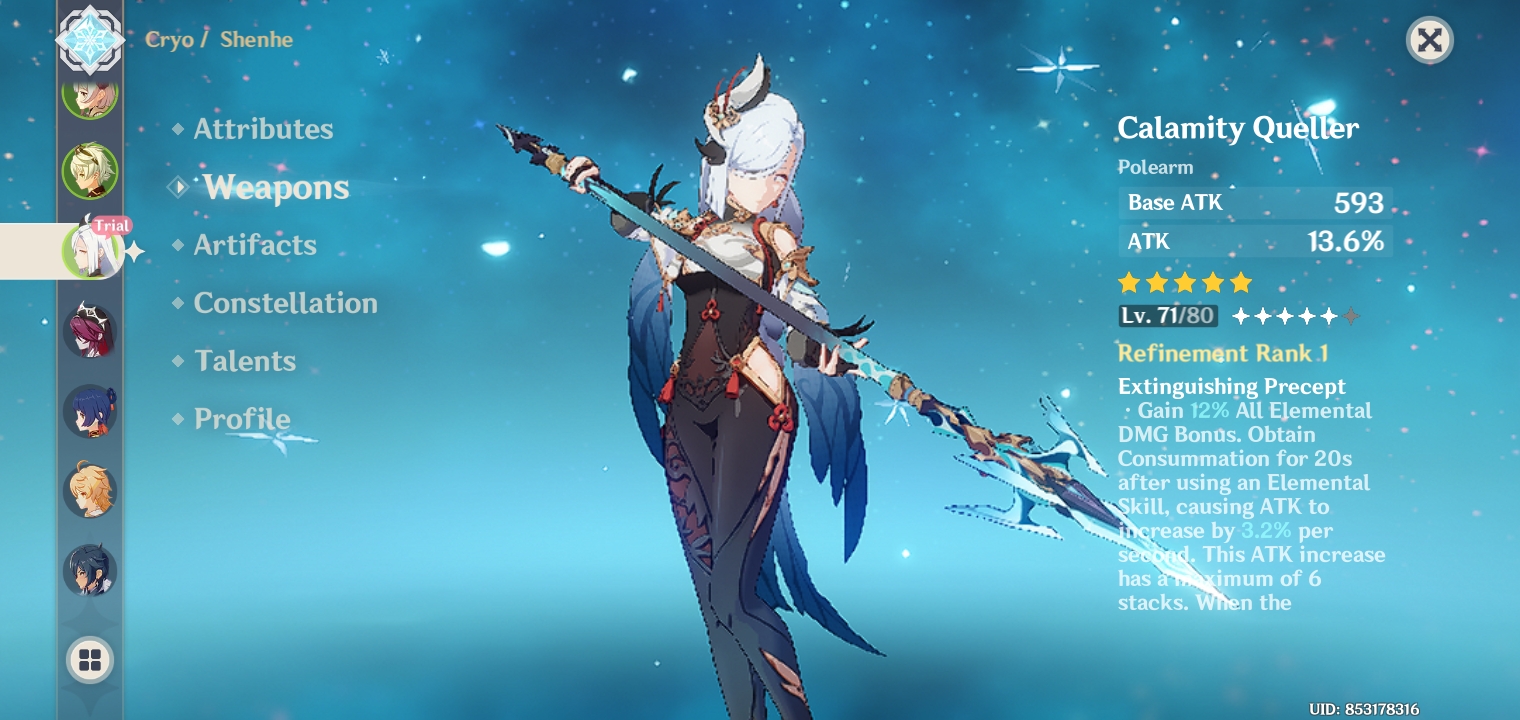1520x720 pixels.
Task: Click the star beside Shenhe's portrait
Action: [x=134, y=251]
